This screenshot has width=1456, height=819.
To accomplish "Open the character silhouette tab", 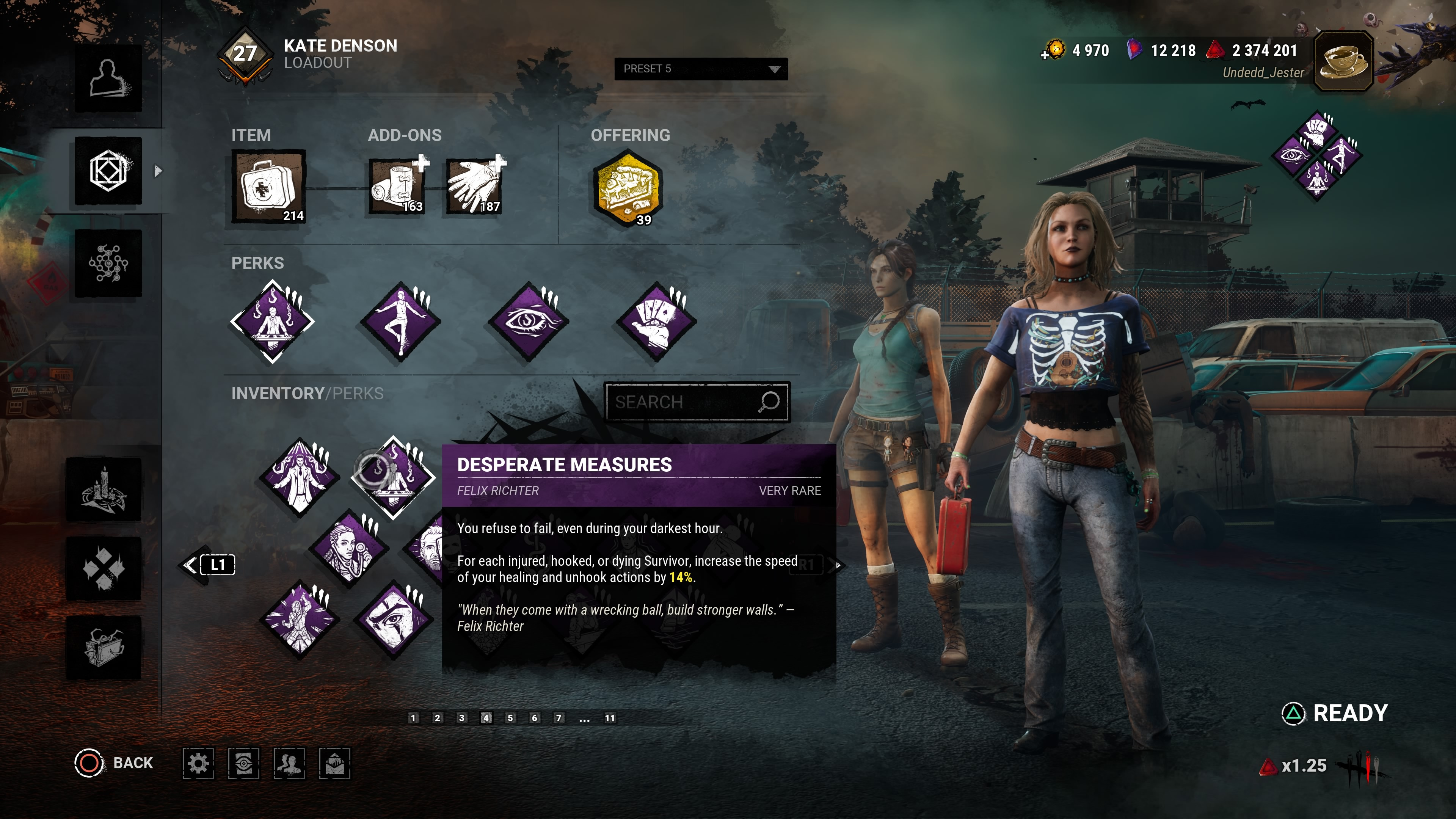I will coord(108,78).
